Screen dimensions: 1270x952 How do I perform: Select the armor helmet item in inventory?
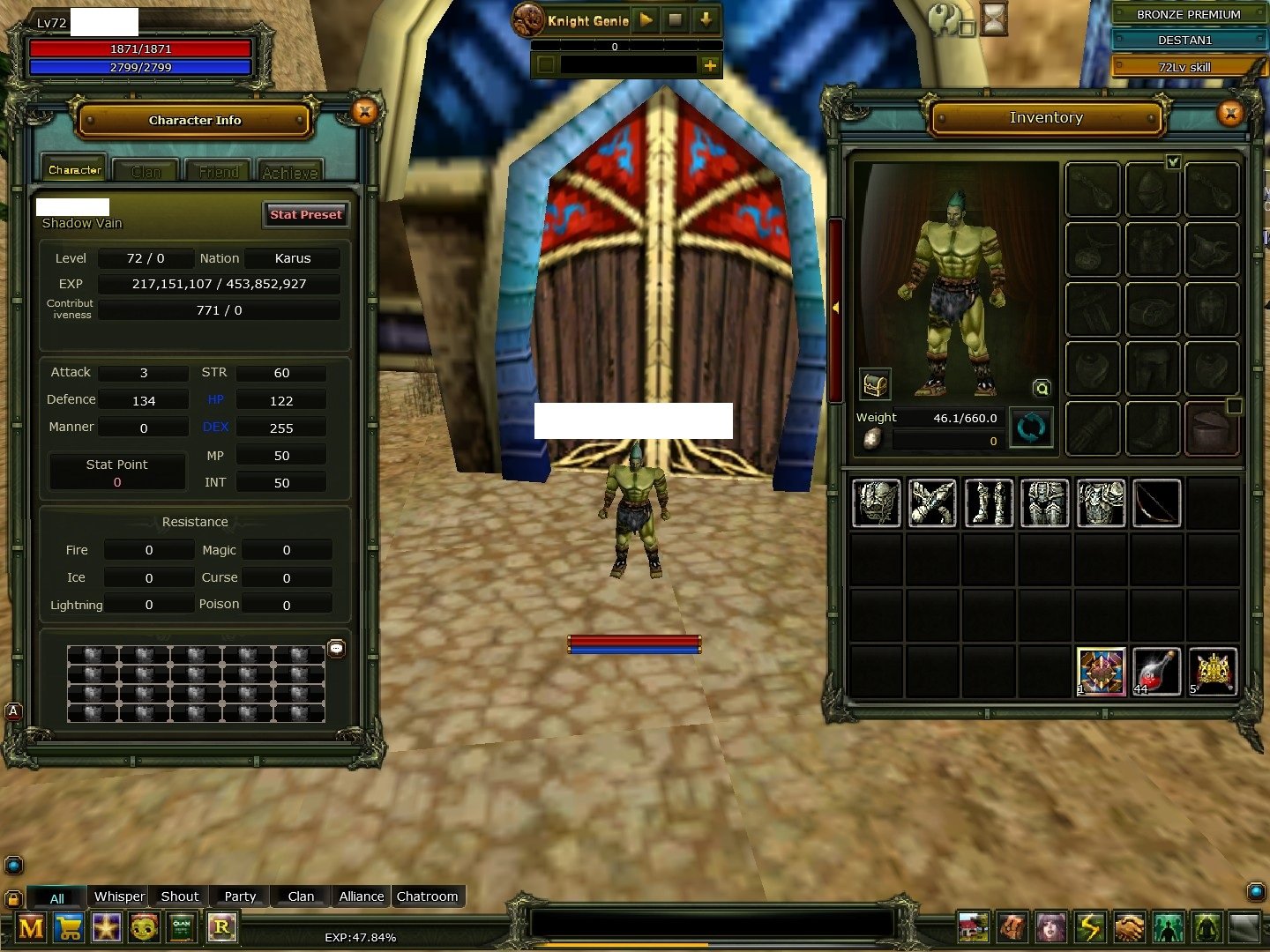click(876, 502)
